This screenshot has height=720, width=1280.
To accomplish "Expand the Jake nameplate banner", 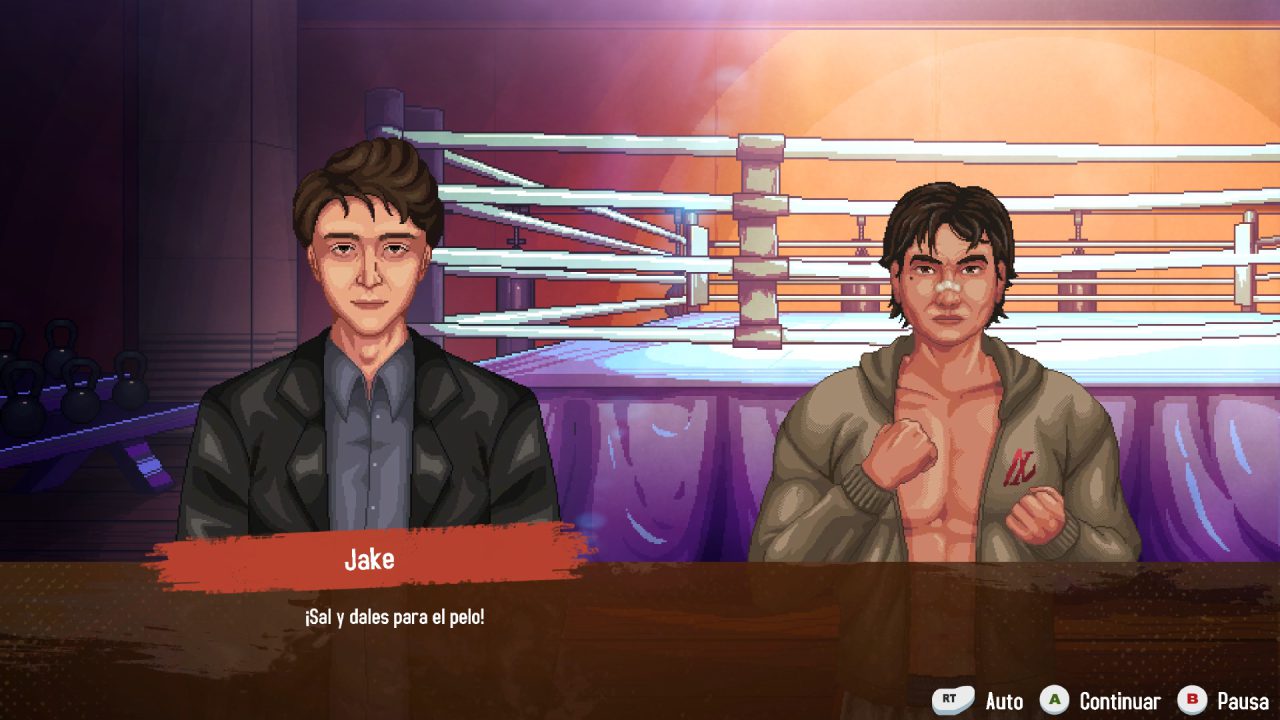I will click(367, 560).
